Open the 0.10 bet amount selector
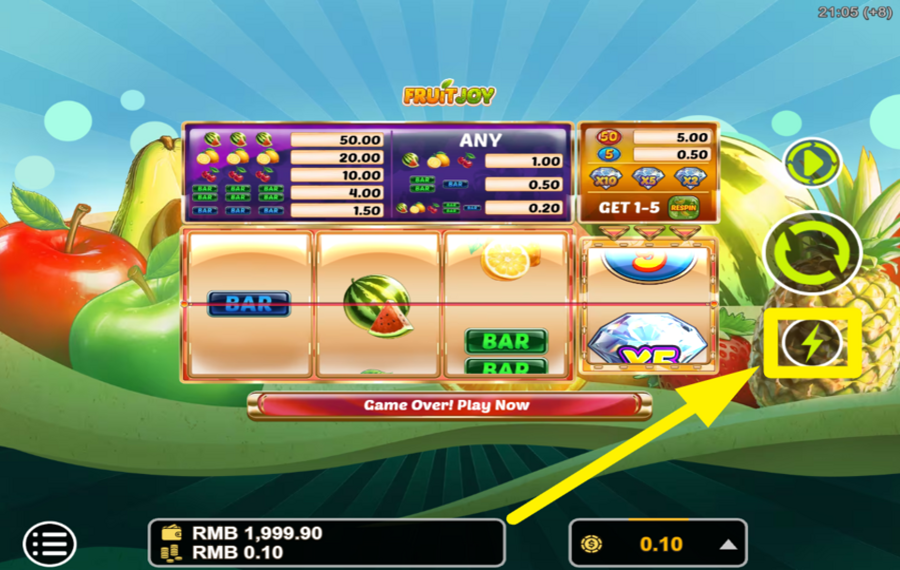Screen dimensions: 900x570 658,544
